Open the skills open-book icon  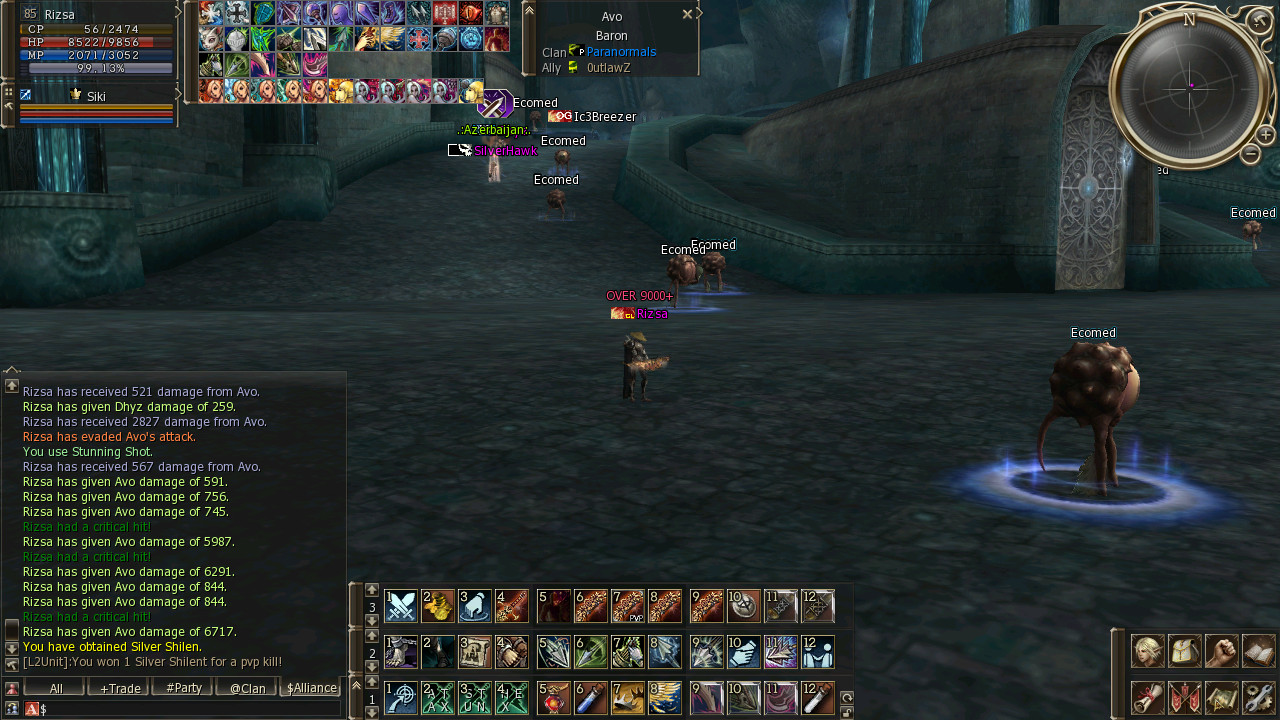[1259, 651]
